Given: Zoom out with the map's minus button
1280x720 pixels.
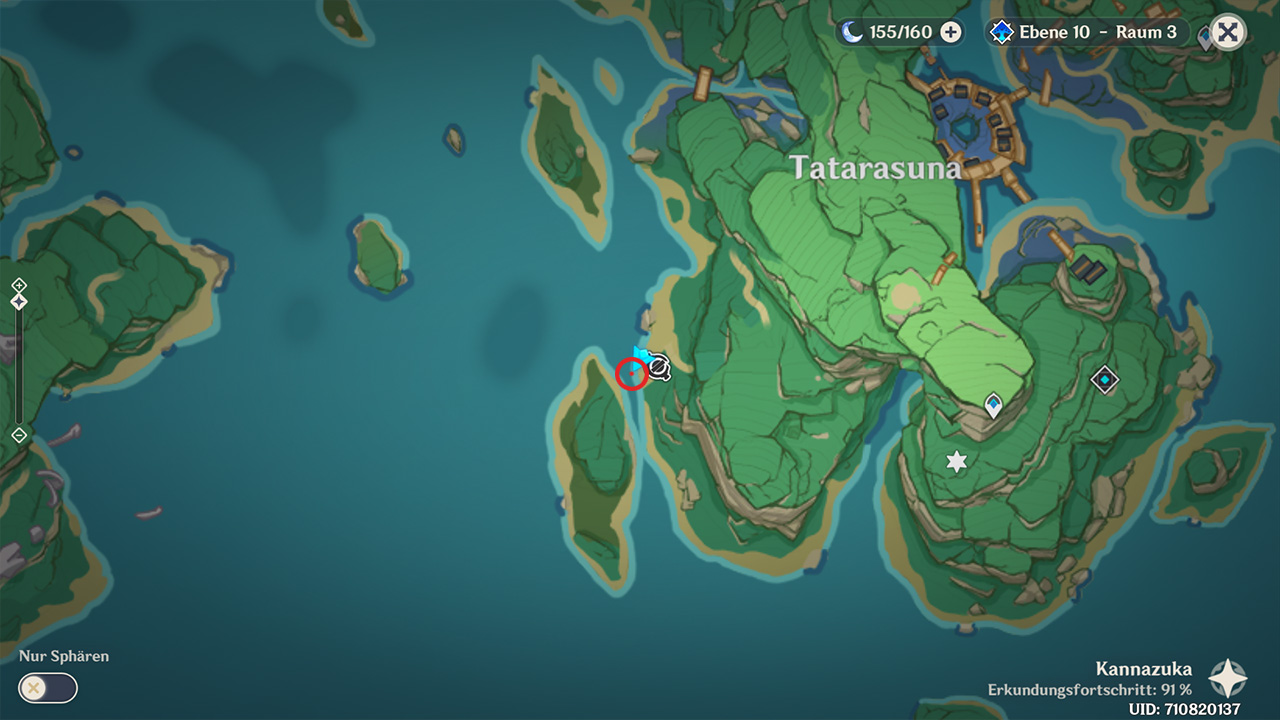Looking at the screenshot, I should click(19, 435).
